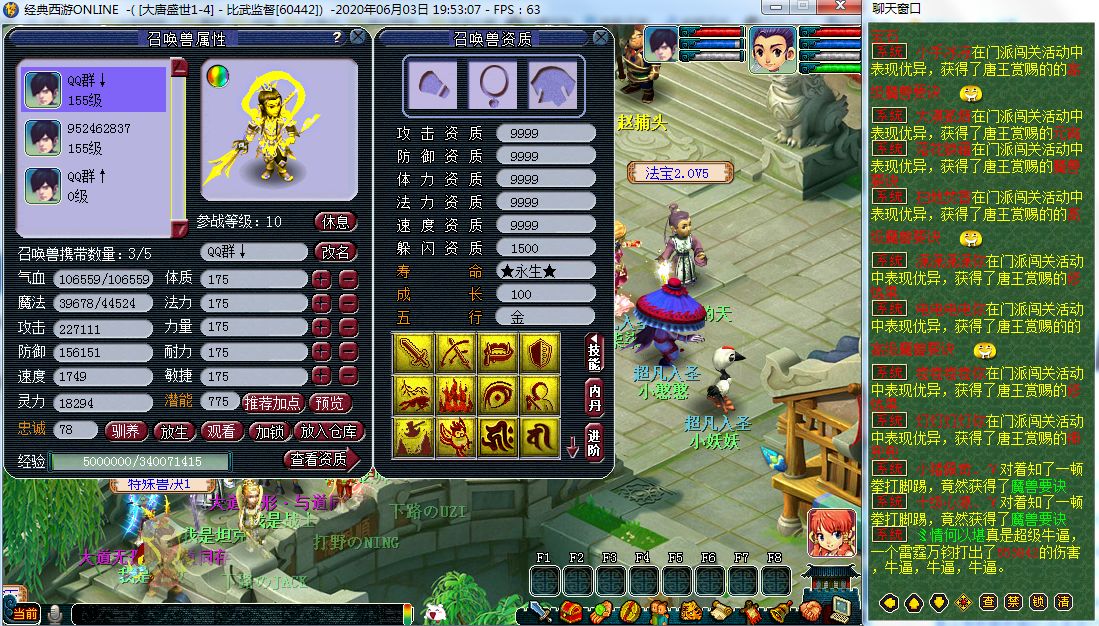Image resolution: width=1099 pixels, height=626 pixels.
Task: Rename the pet with 改名
Action: click(335, 252)
